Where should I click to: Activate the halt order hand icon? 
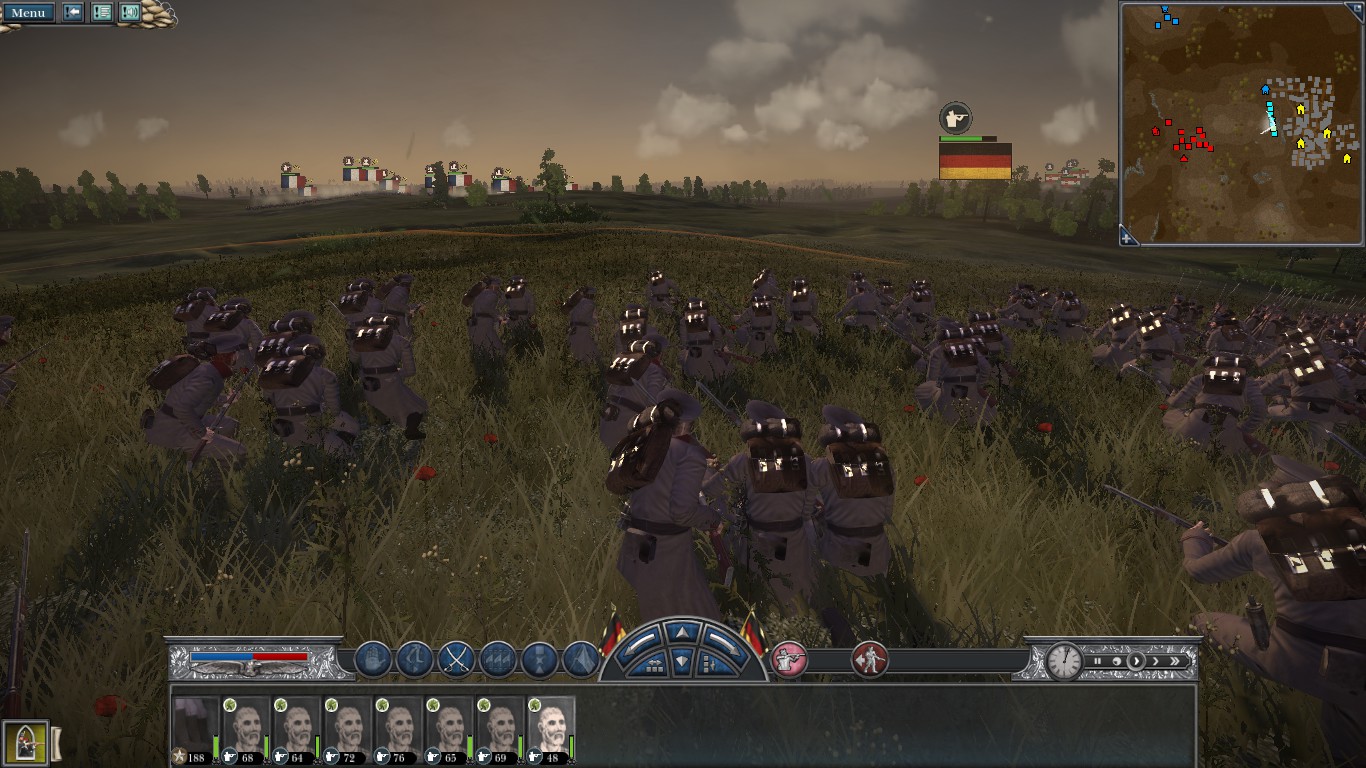(x=373, y=660)
